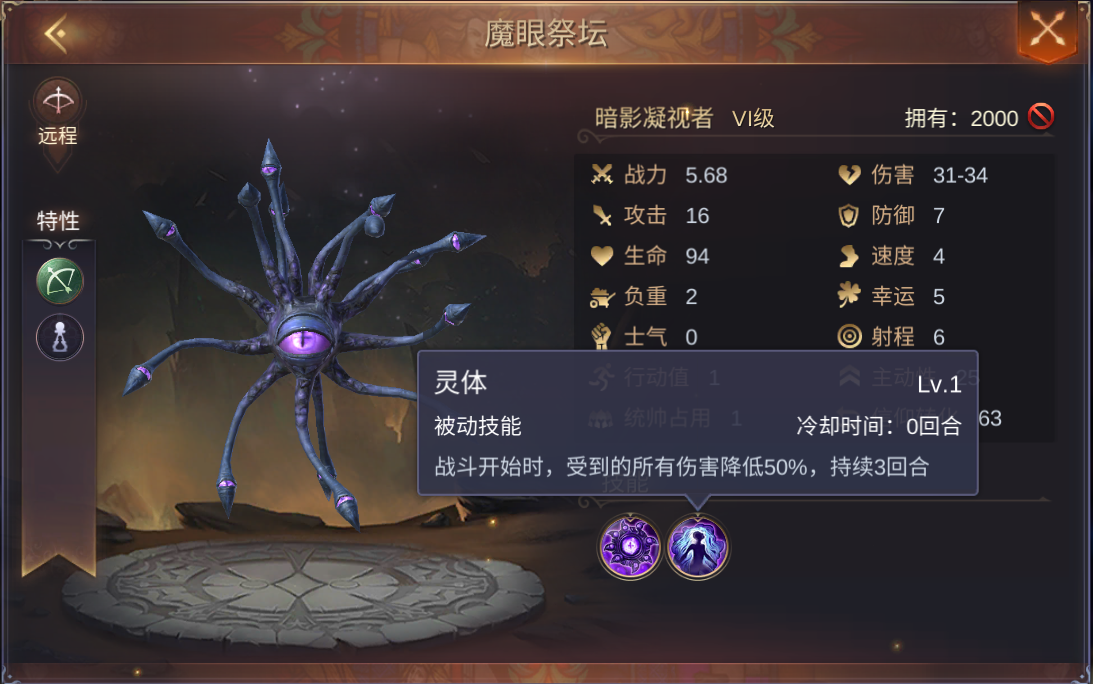Open the green bow trait icon

60,281
